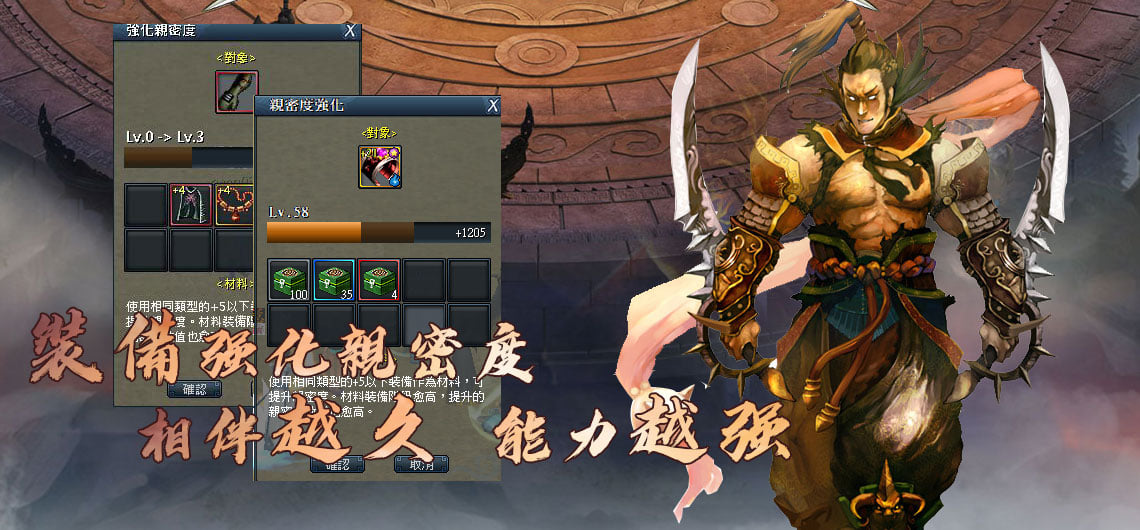Screen dimensions: 1140x530
Task: Pick the +4 dark armor material slot
Action: (190, 205)
